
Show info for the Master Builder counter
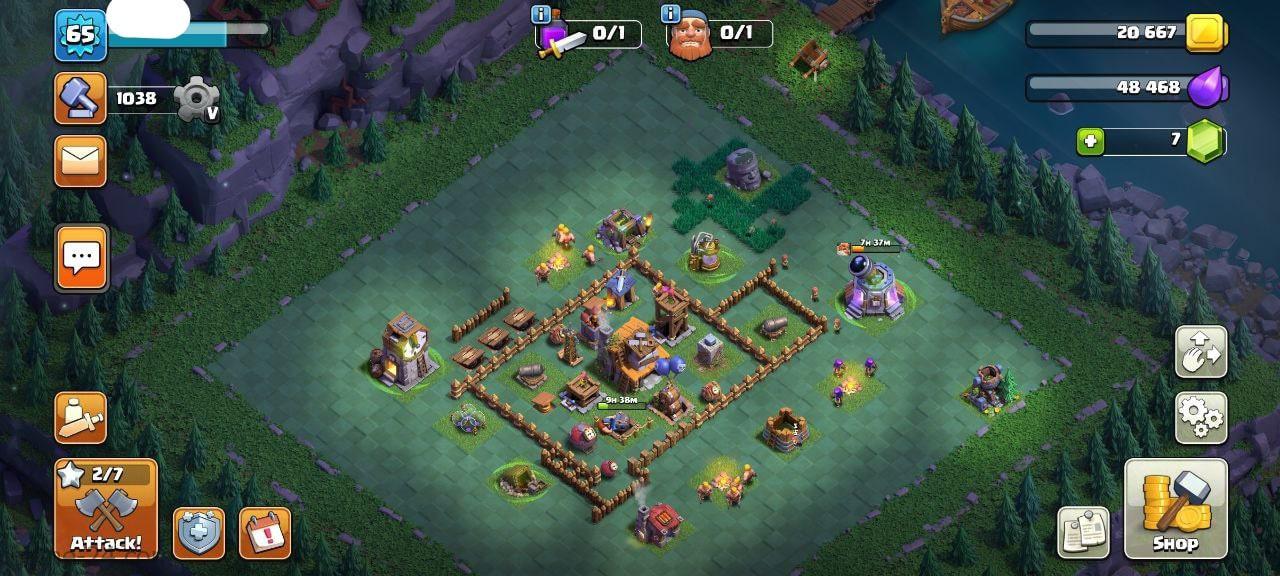click(x=671, y=14)
